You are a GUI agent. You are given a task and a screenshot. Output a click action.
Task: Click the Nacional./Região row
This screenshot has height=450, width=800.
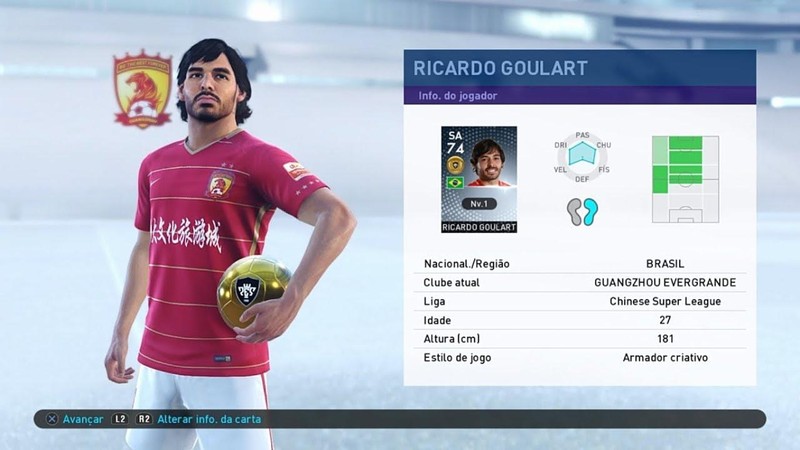pos(579,263)
